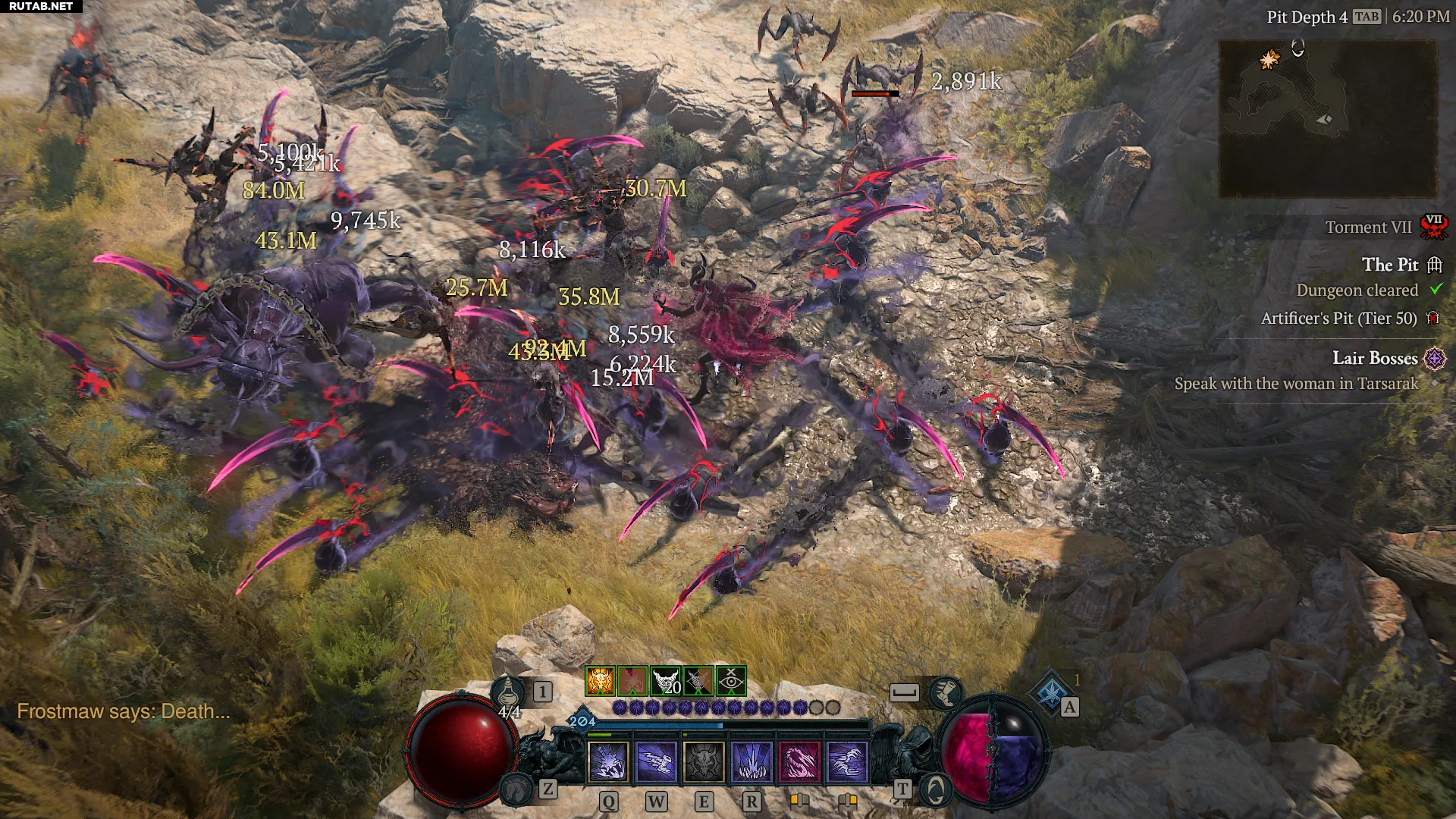Use the healing potion flask icon

[x=507, y=692]
